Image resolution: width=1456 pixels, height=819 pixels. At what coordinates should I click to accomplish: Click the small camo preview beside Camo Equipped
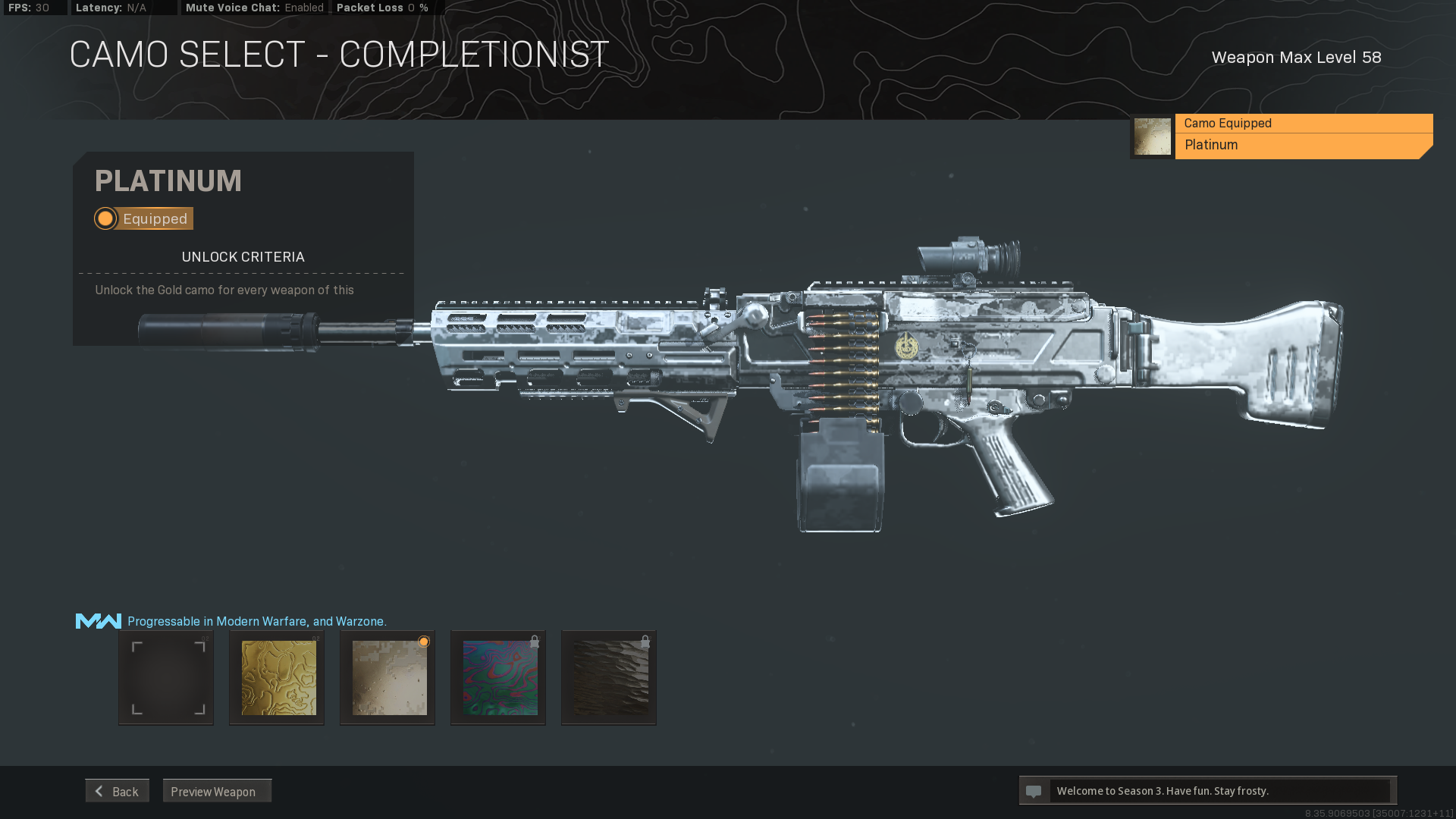[x=1152, y=135]
